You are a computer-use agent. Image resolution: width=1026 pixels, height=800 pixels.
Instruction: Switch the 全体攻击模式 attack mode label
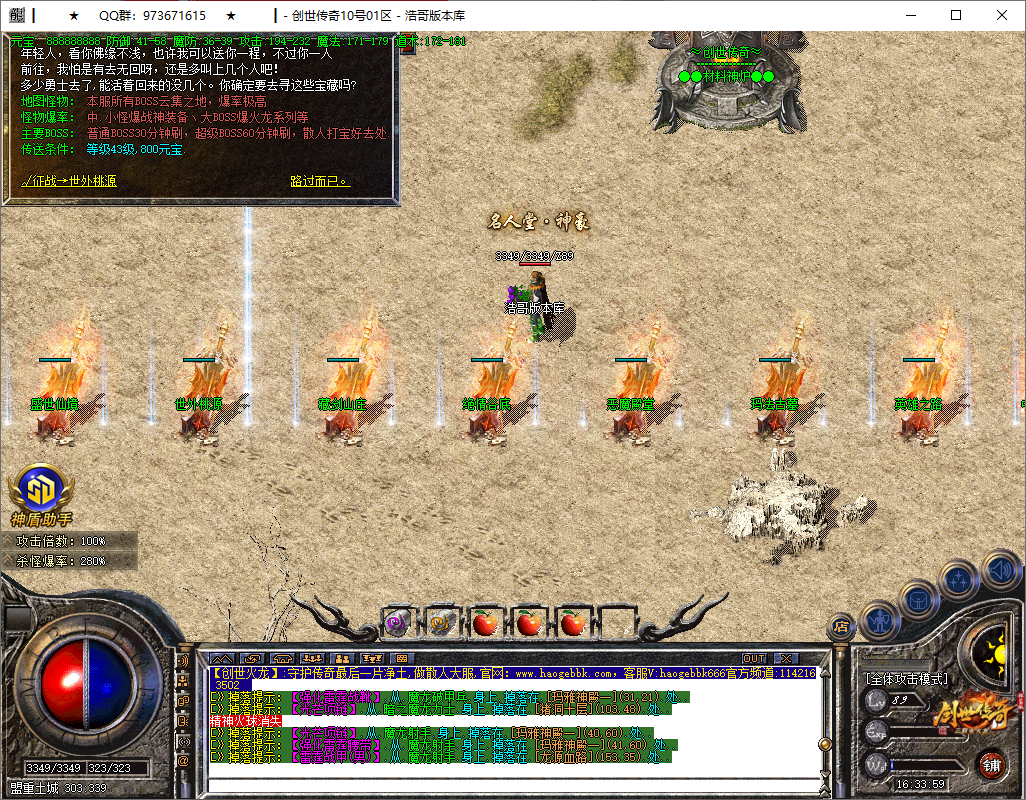tap(906, 679)
